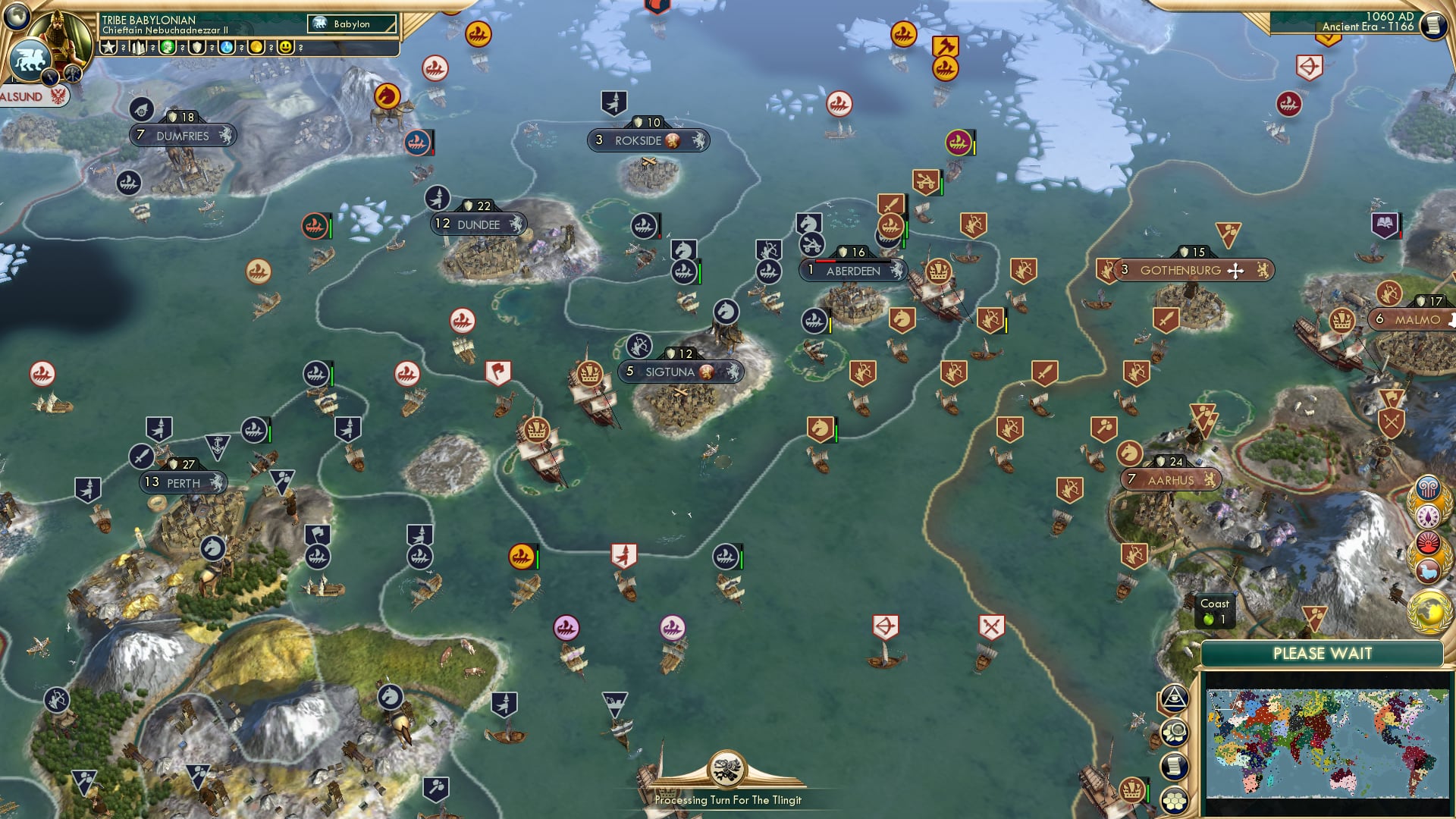Click the green head icon in the leader bar
This screenshot has width=1456, height=819.
[168, 47]
